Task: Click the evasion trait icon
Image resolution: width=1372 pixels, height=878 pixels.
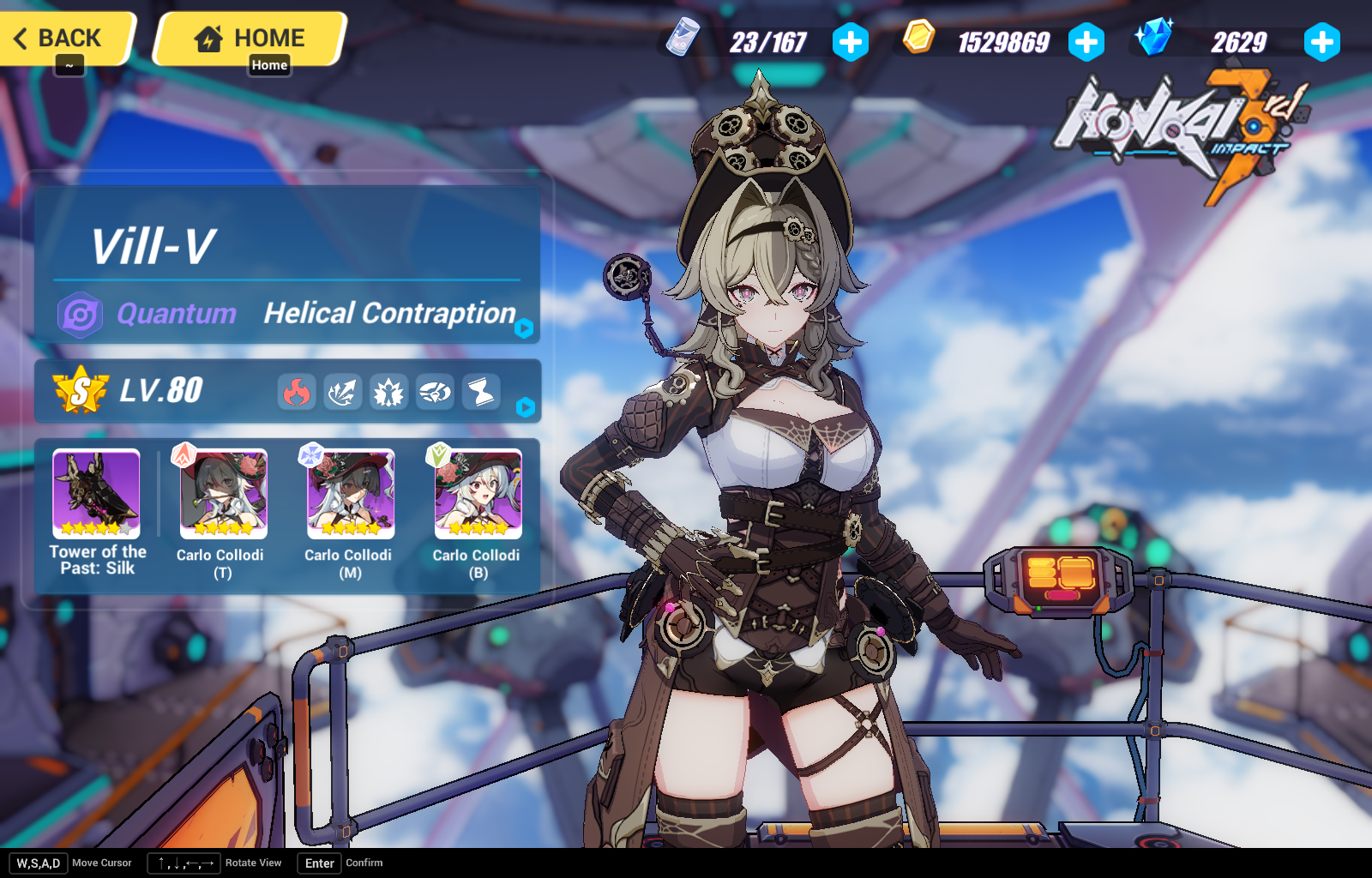Action: tap(435, 392)
